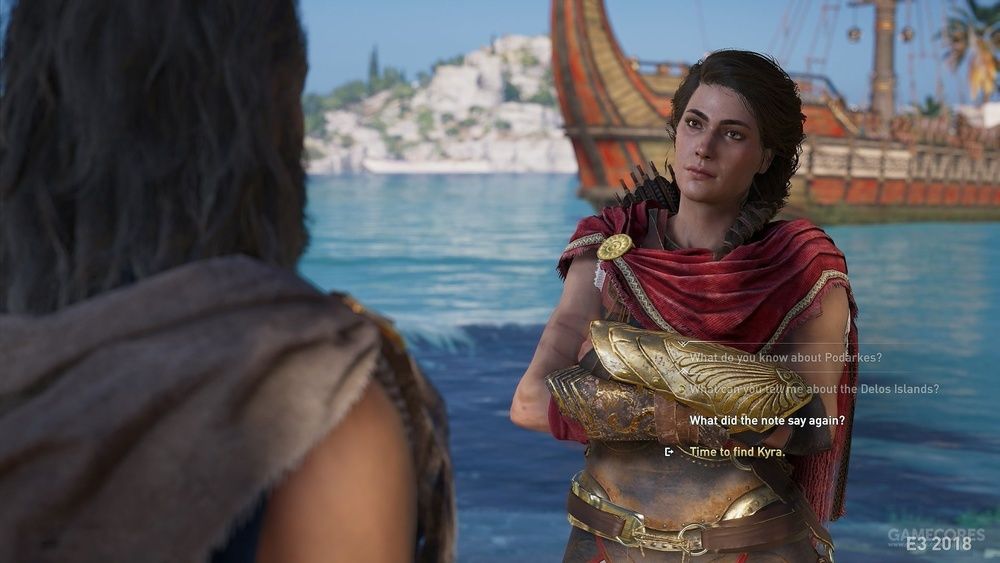Select "What did the note say again?"
The image size is (1000, 563).
tap(767, 421)
